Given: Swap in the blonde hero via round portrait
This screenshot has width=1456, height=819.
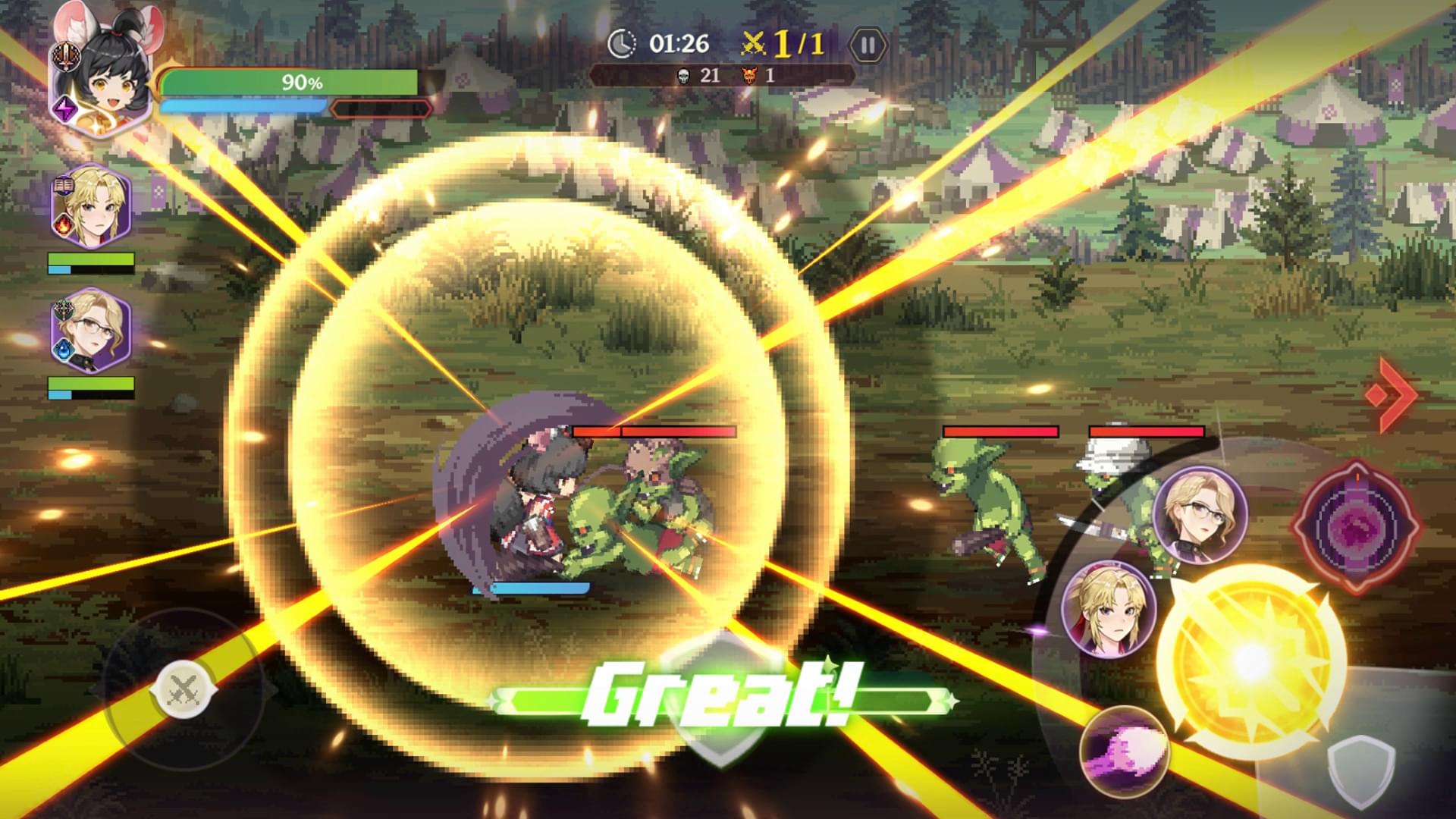Looking at the screenshot, I should coord(1109,608).
